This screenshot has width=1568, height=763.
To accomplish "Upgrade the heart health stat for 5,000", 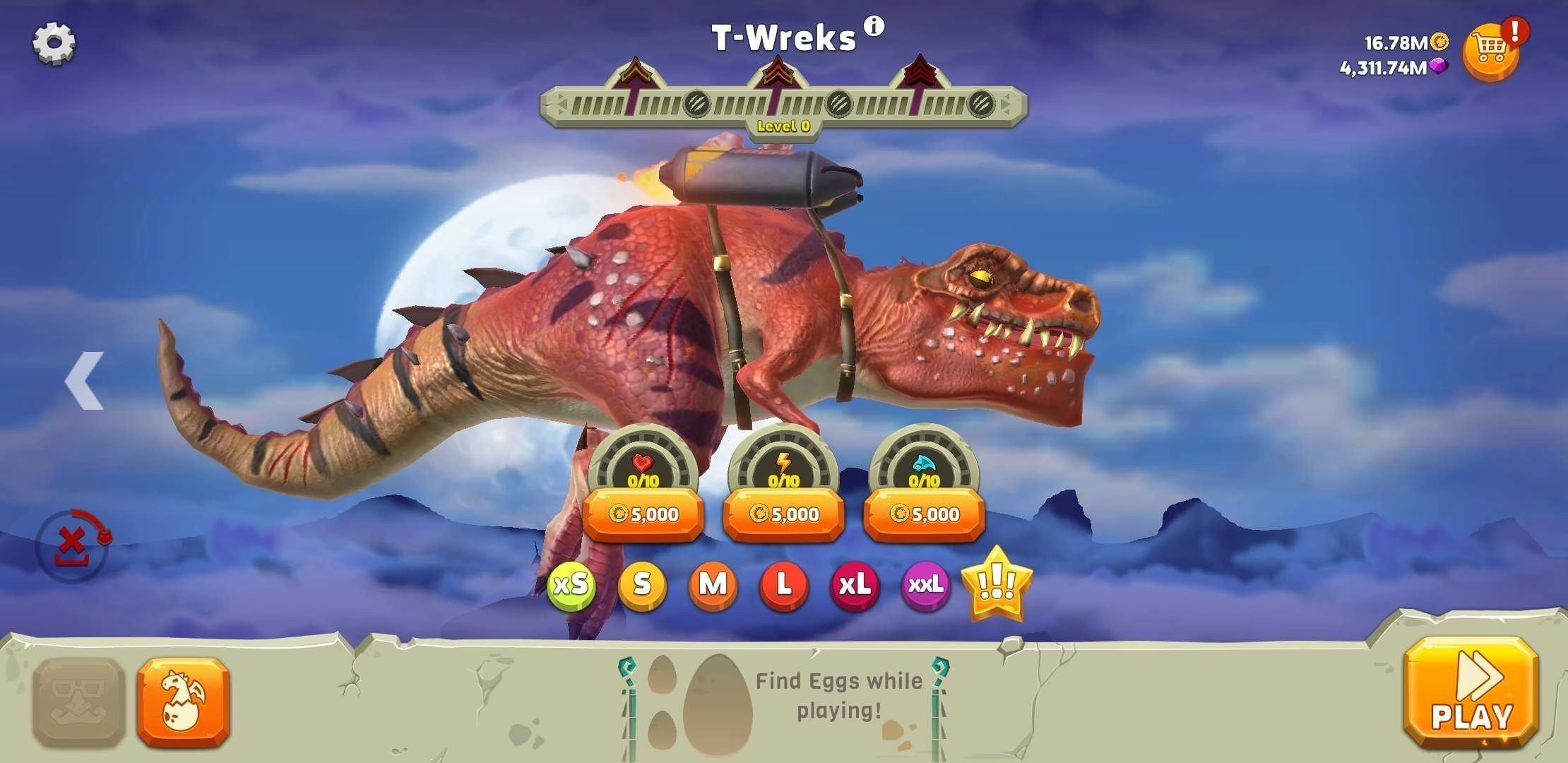I will [643, 514].
